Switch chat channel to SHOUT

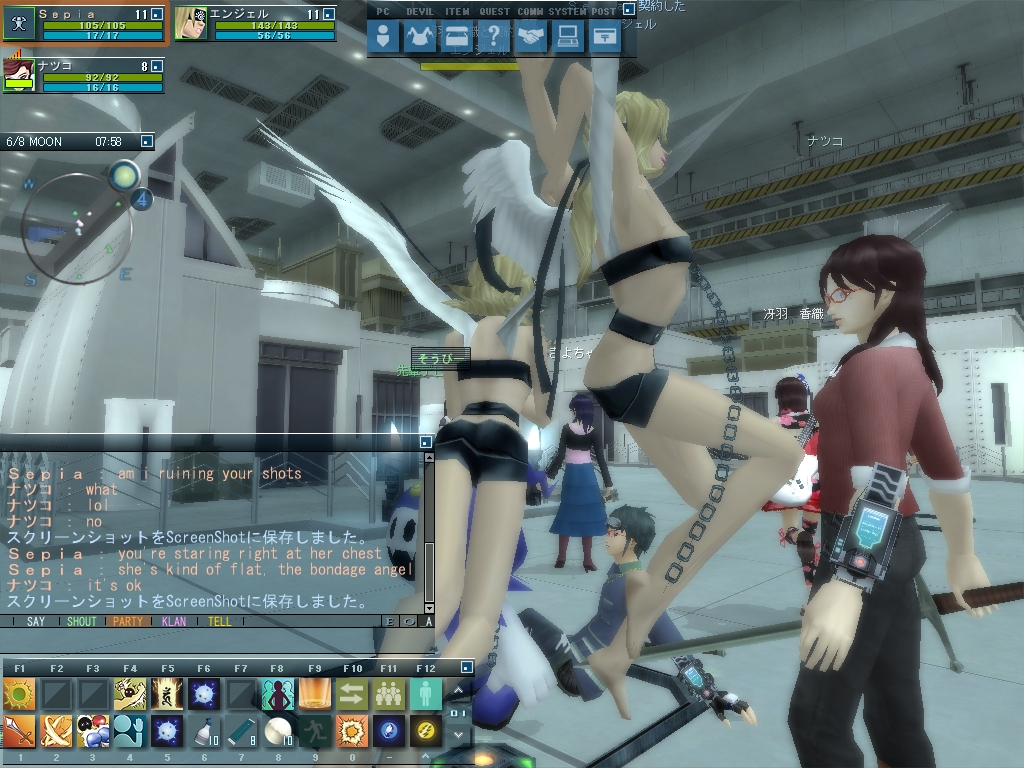81,621
